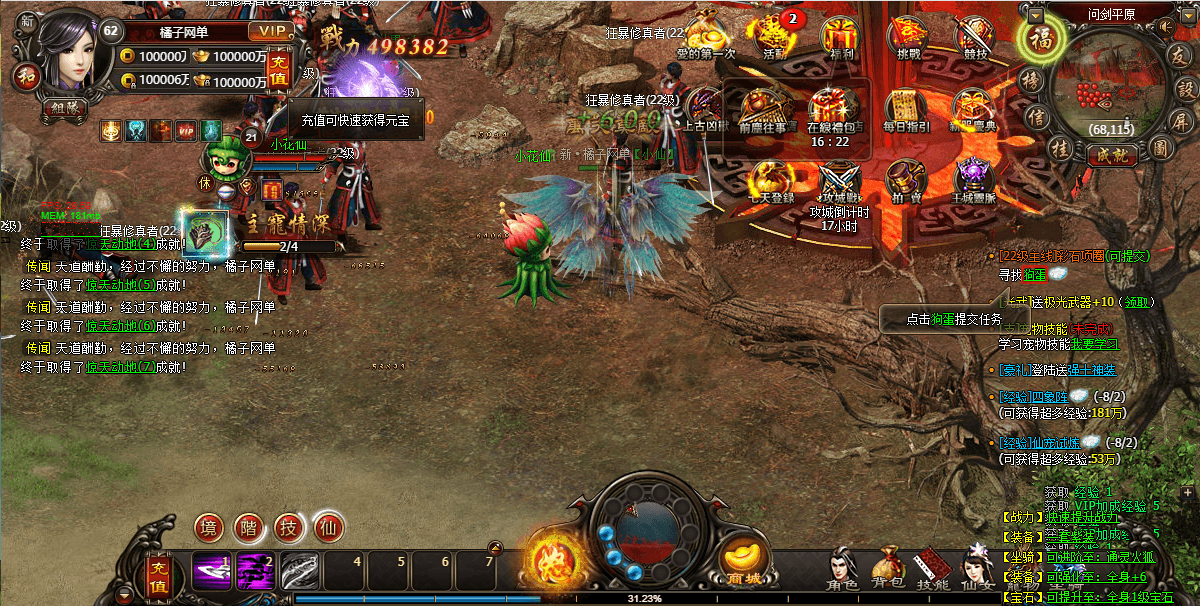Activate the purple skill in hotbar slot 1

211,571
